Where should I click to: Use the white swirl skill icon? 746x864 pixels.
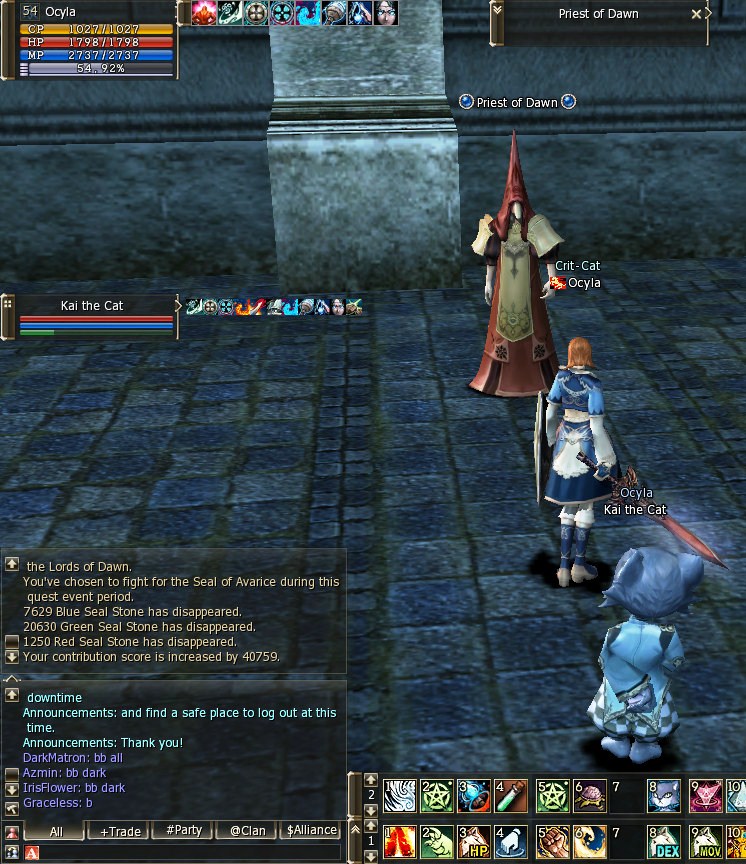(399, 795)
